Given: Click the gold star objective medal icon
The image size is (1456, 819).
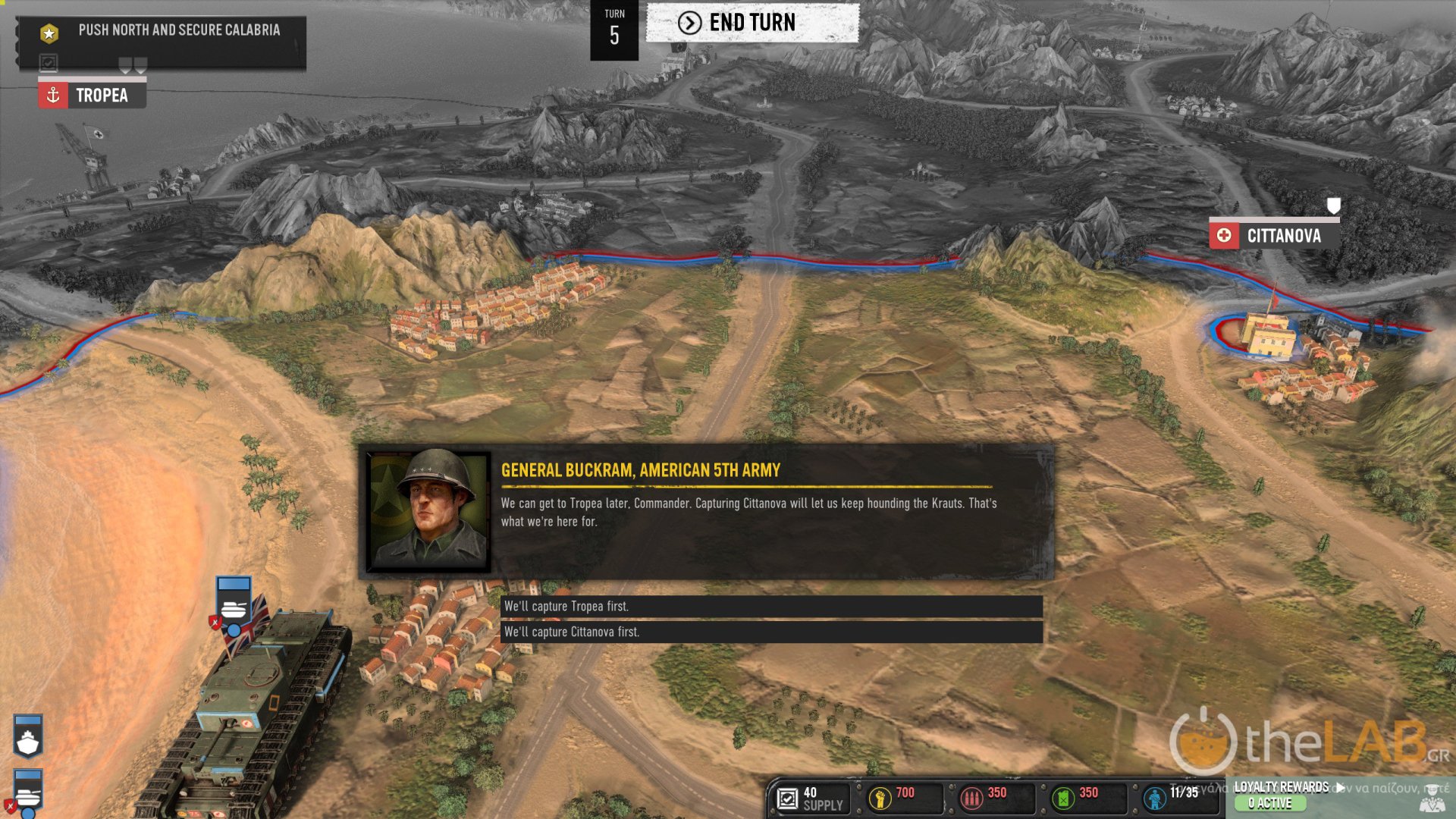Looking at the screenshot, I should (x=48, y=32).
